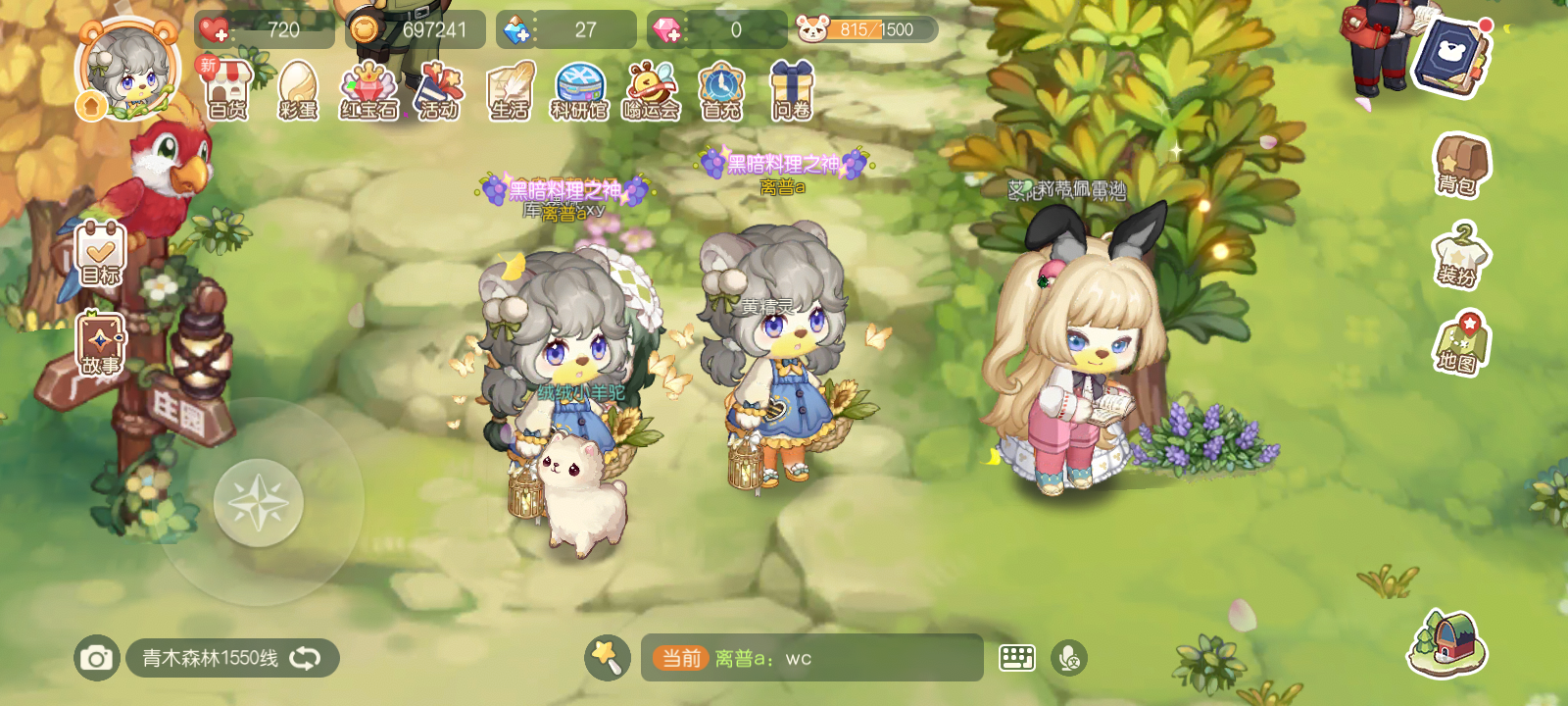Open the 百货 department store
This screenshot has width=1568, height=706.
(227, 93)
